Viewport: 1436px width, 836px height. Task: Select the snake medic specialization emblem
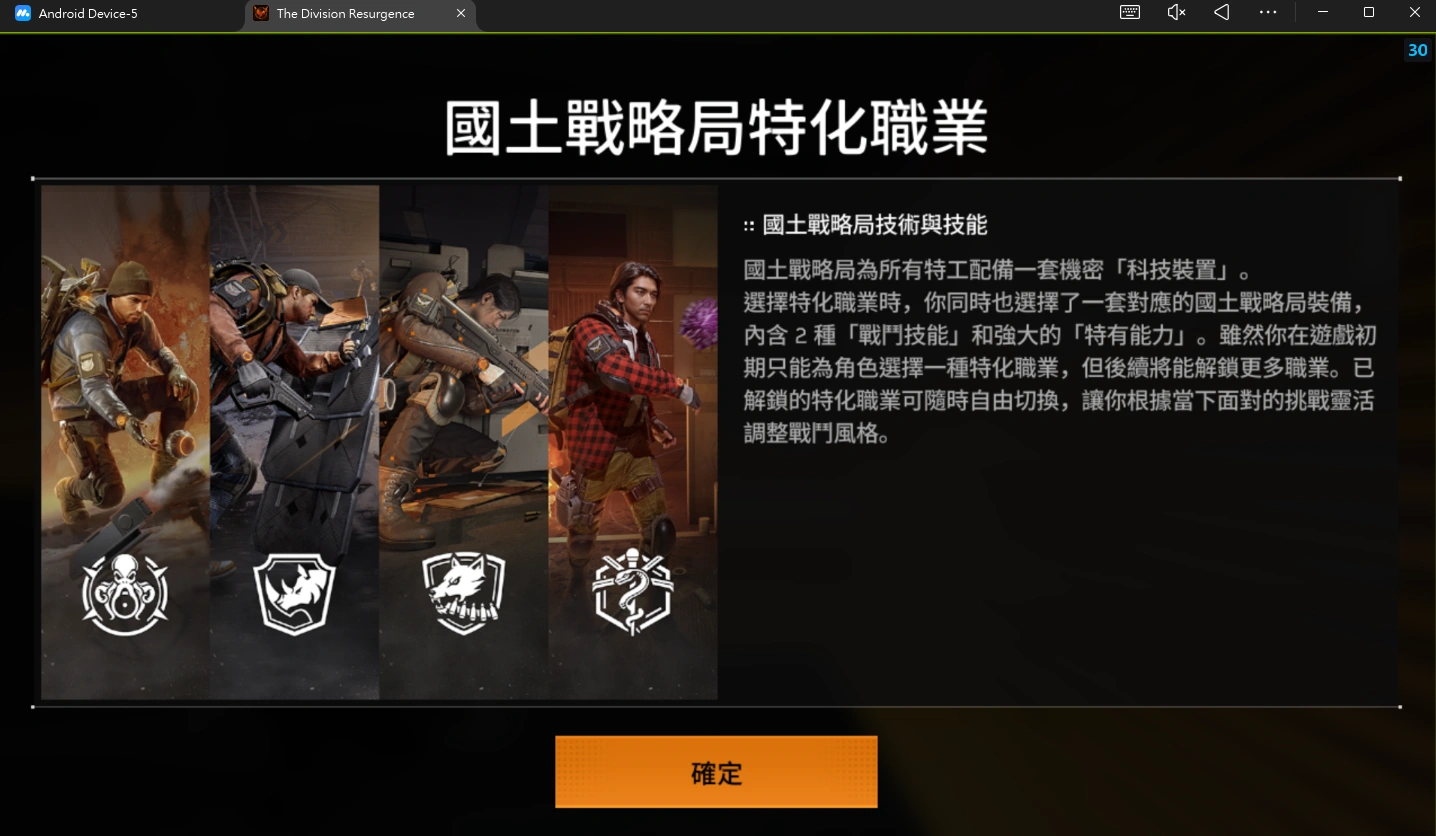pos(633,592)
